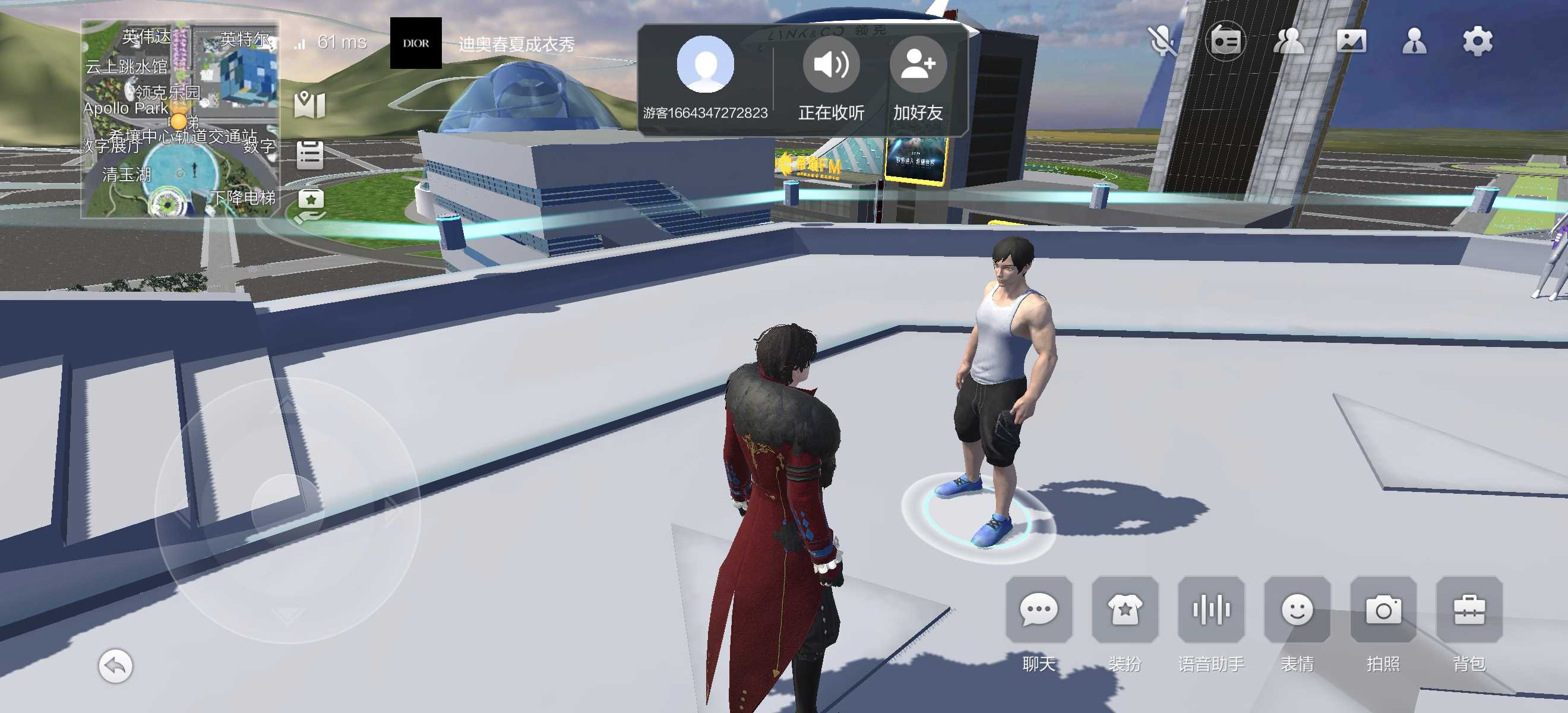This screenshot has height=713, width=1568.
Task: Open the settings gear icon
Action: pyautogui.click(x=1477, y=42)
